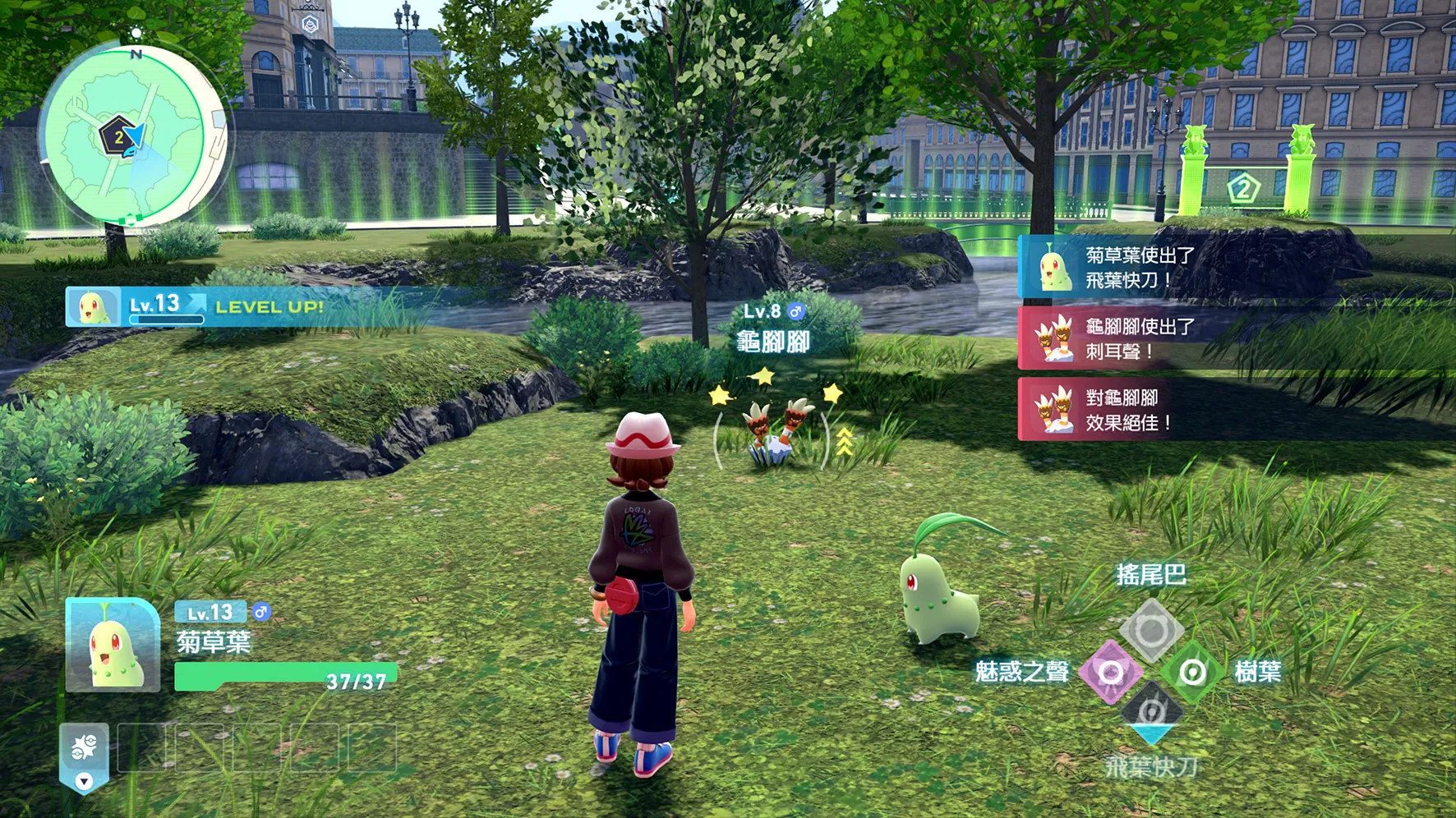
Task: Choose the green 樹葉 move
Action: pyautogui.click(x=1191, y=673)
